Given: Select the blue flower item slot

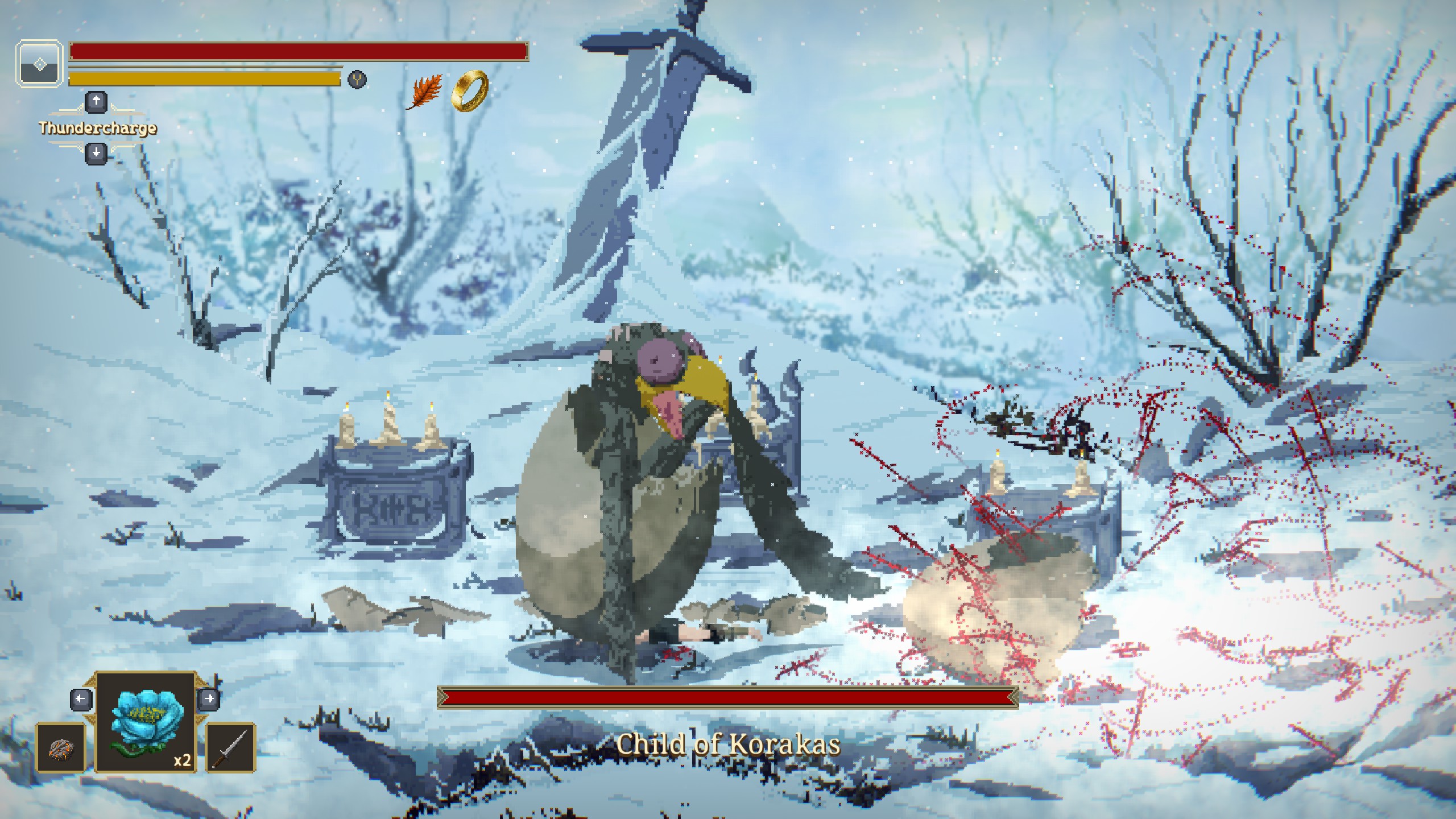Looking at the screenshot, I should 146,721.
